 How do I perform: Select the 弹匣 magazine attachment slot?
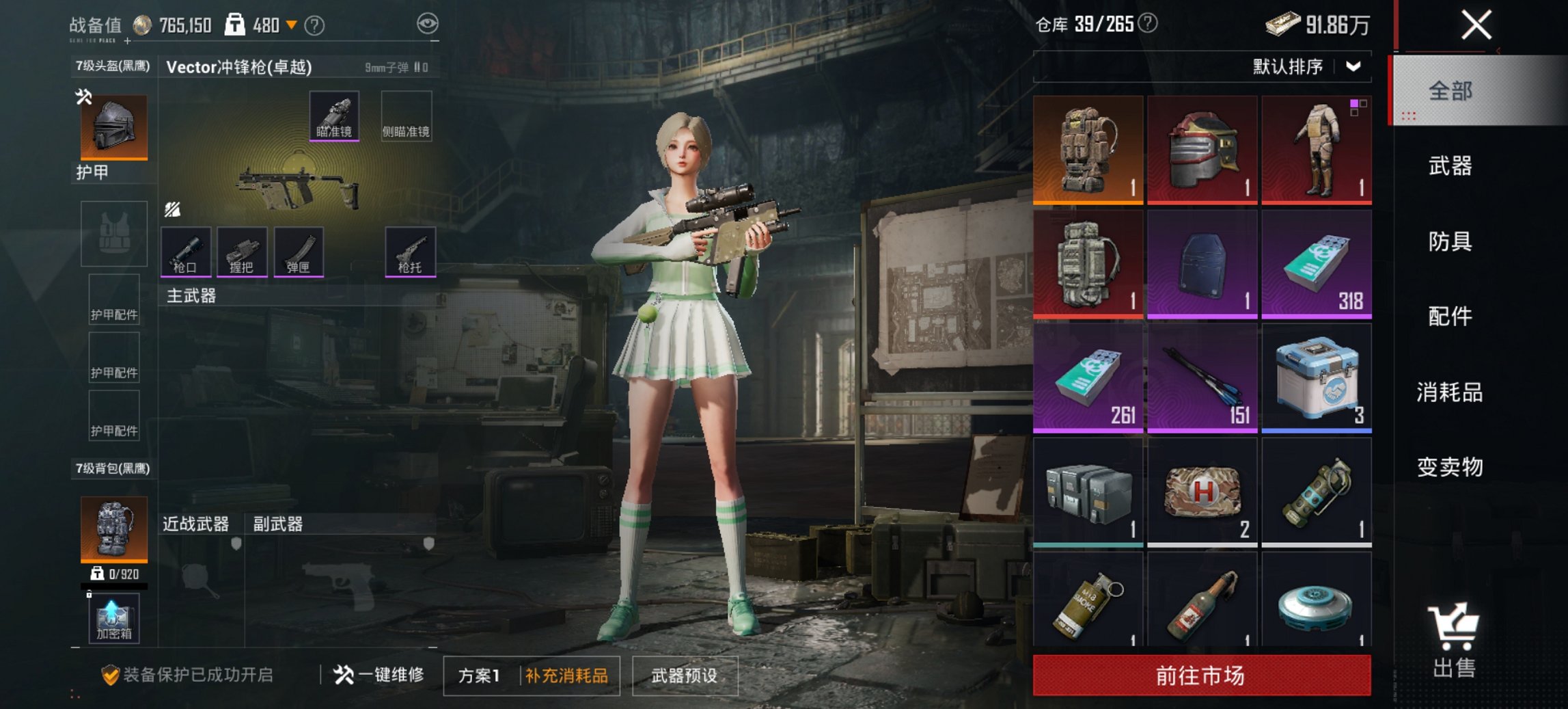pos(299,253)
